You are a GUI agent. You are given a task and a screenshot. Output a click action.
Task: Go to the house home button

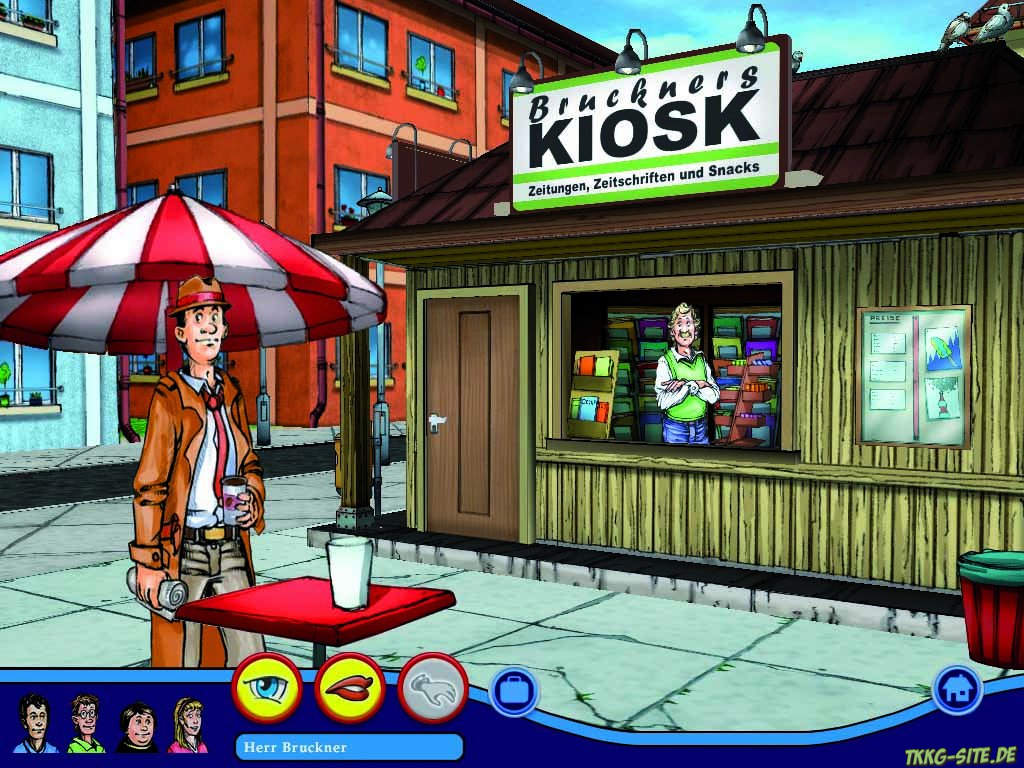tap(957, 689)
